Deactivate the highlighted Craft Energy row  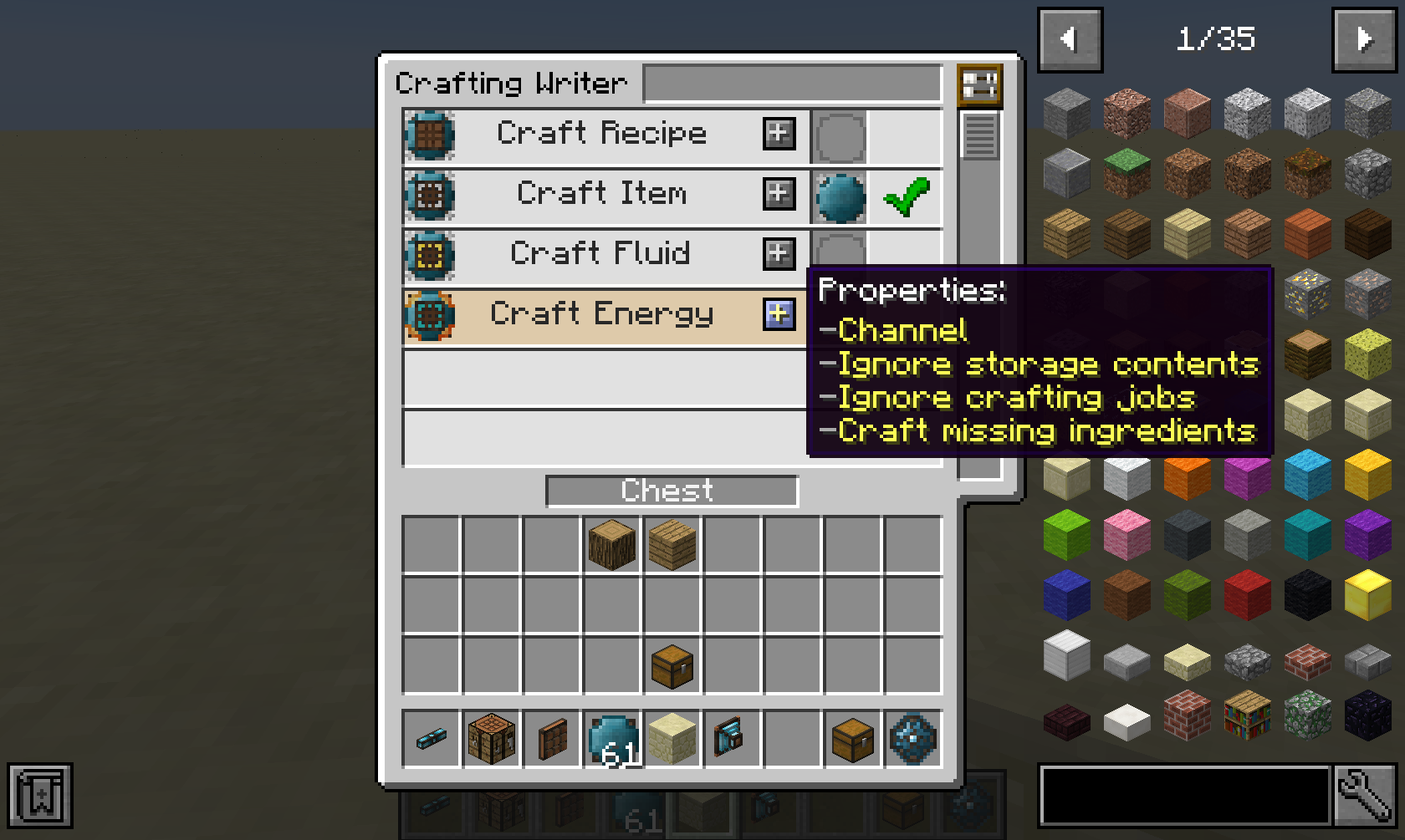(602, 314)
